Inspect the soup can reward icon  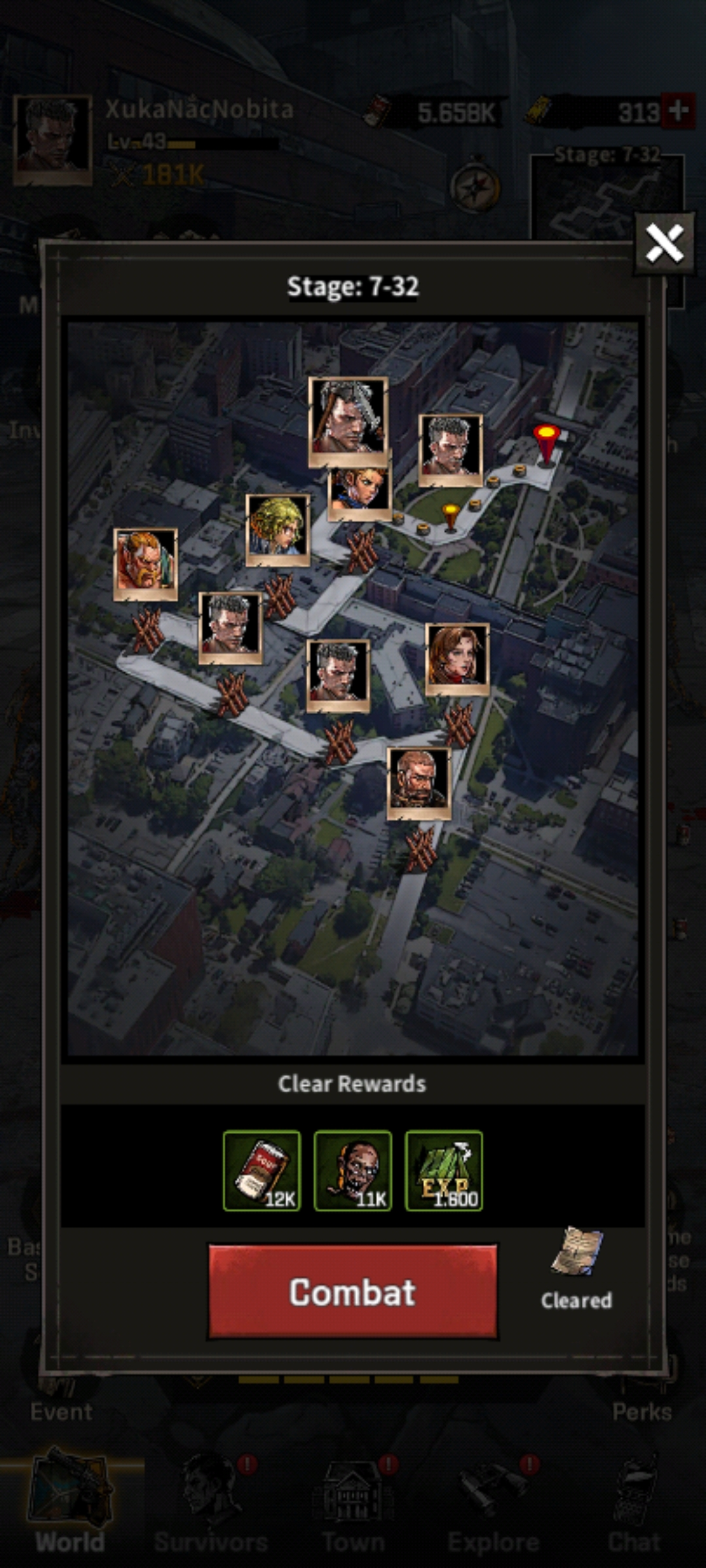261,1171
